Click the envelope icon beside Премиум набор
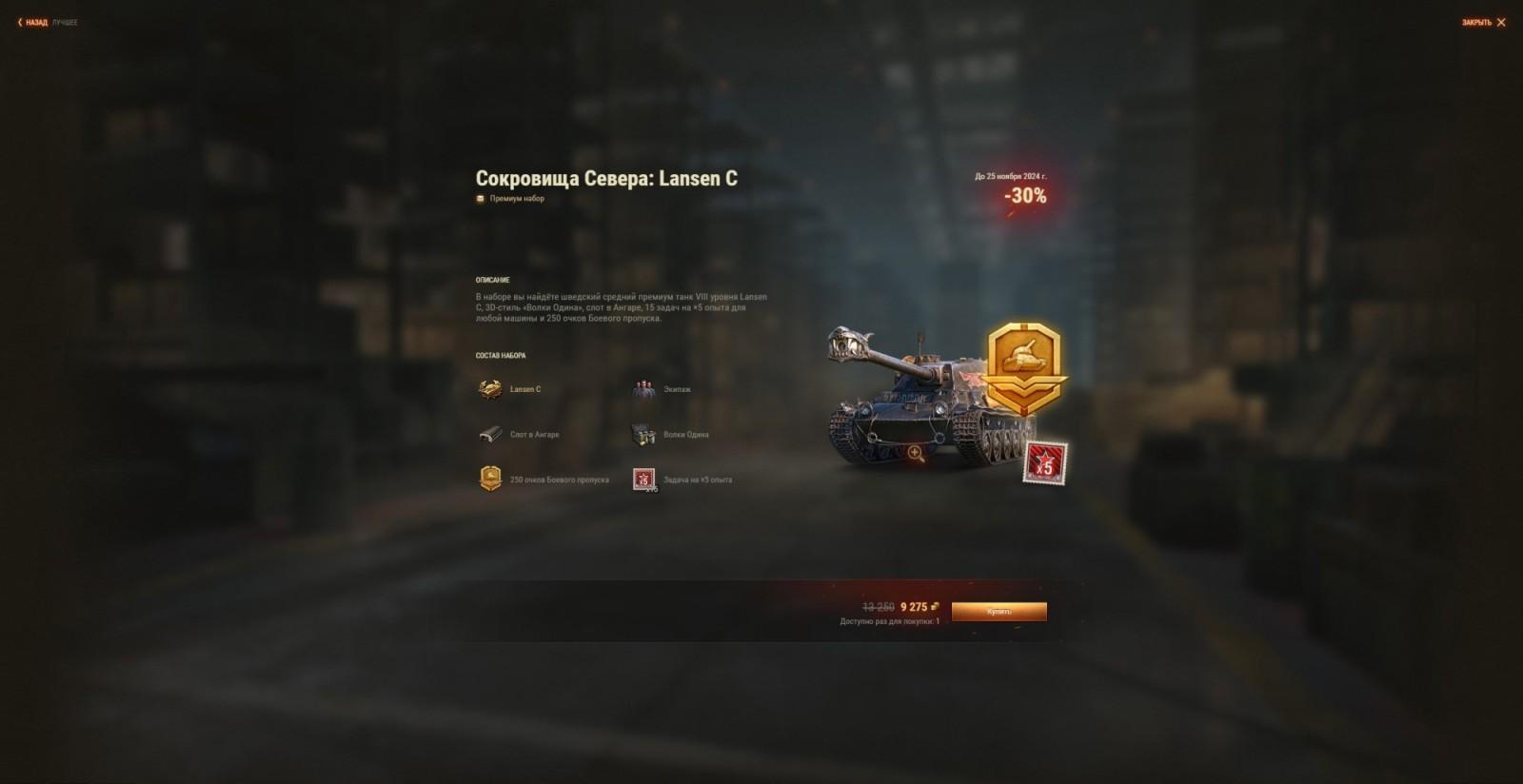1523x784 pixels. point(479,198)
